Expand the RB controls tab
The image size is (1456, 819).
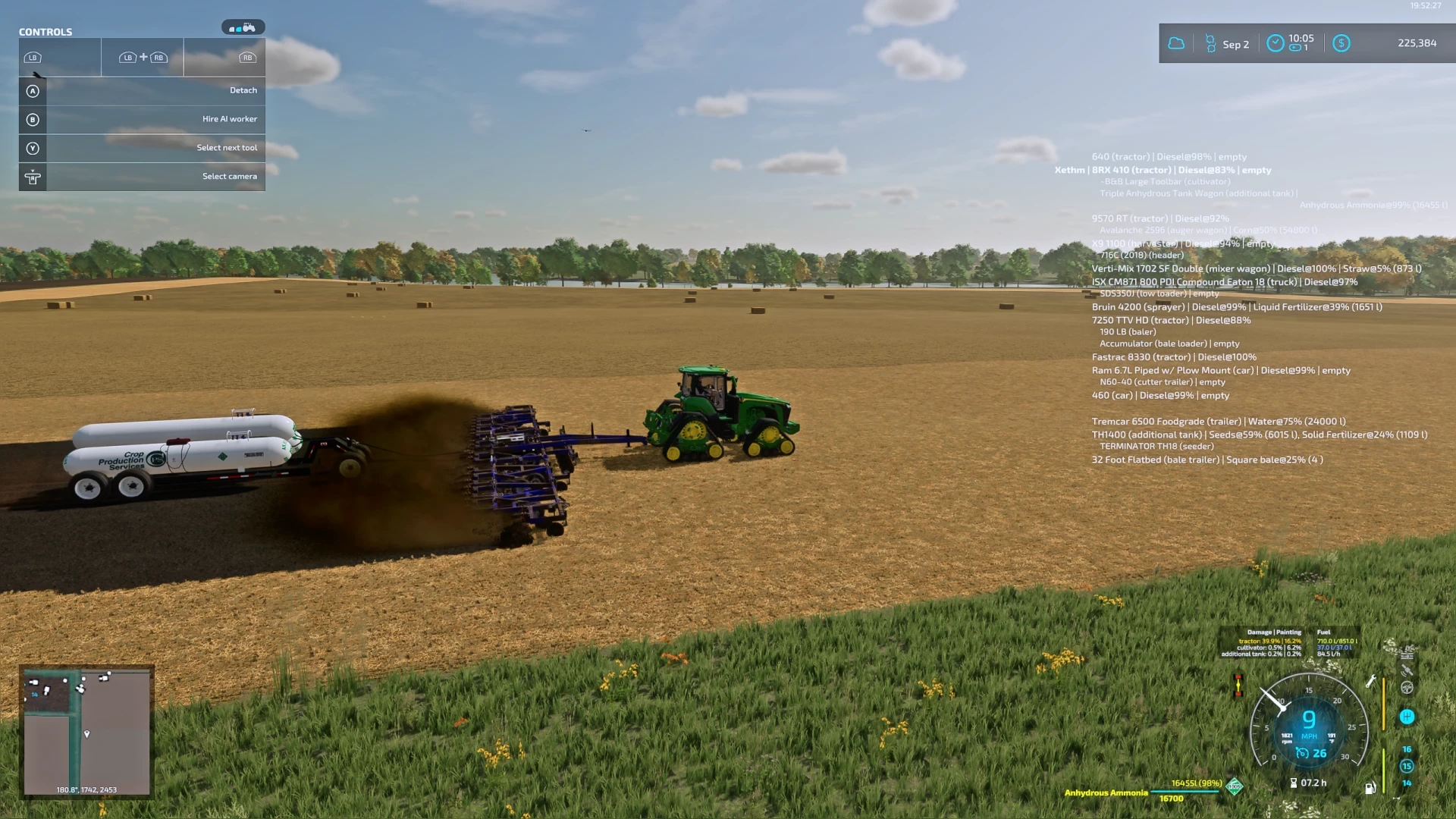coord(224,57)
